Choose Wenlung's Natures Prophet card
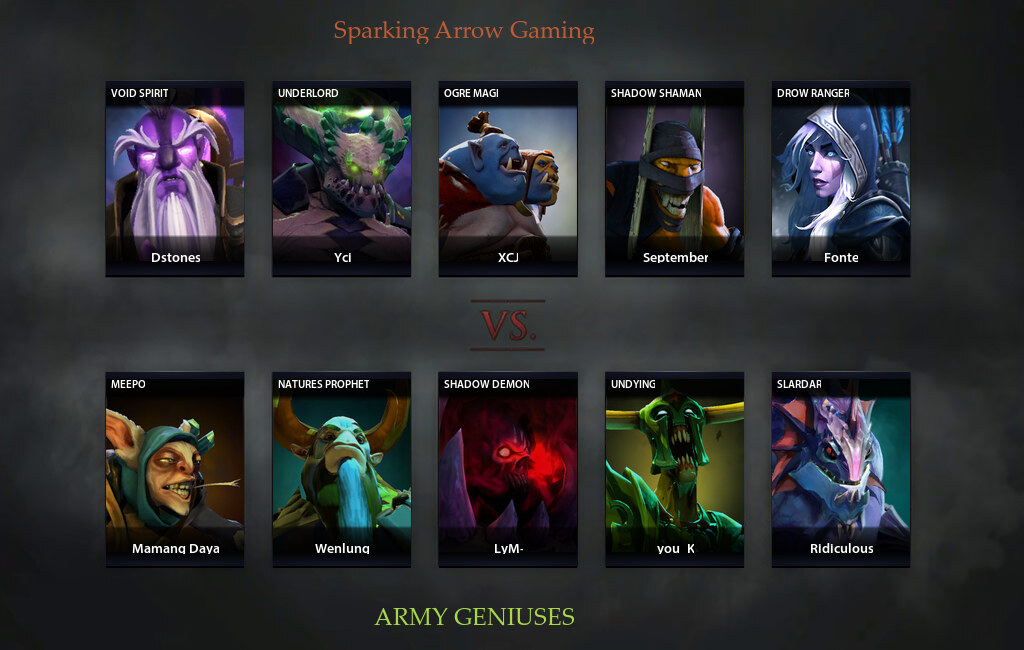Screen dimensions: 1024x650 [x=342, y=470]
